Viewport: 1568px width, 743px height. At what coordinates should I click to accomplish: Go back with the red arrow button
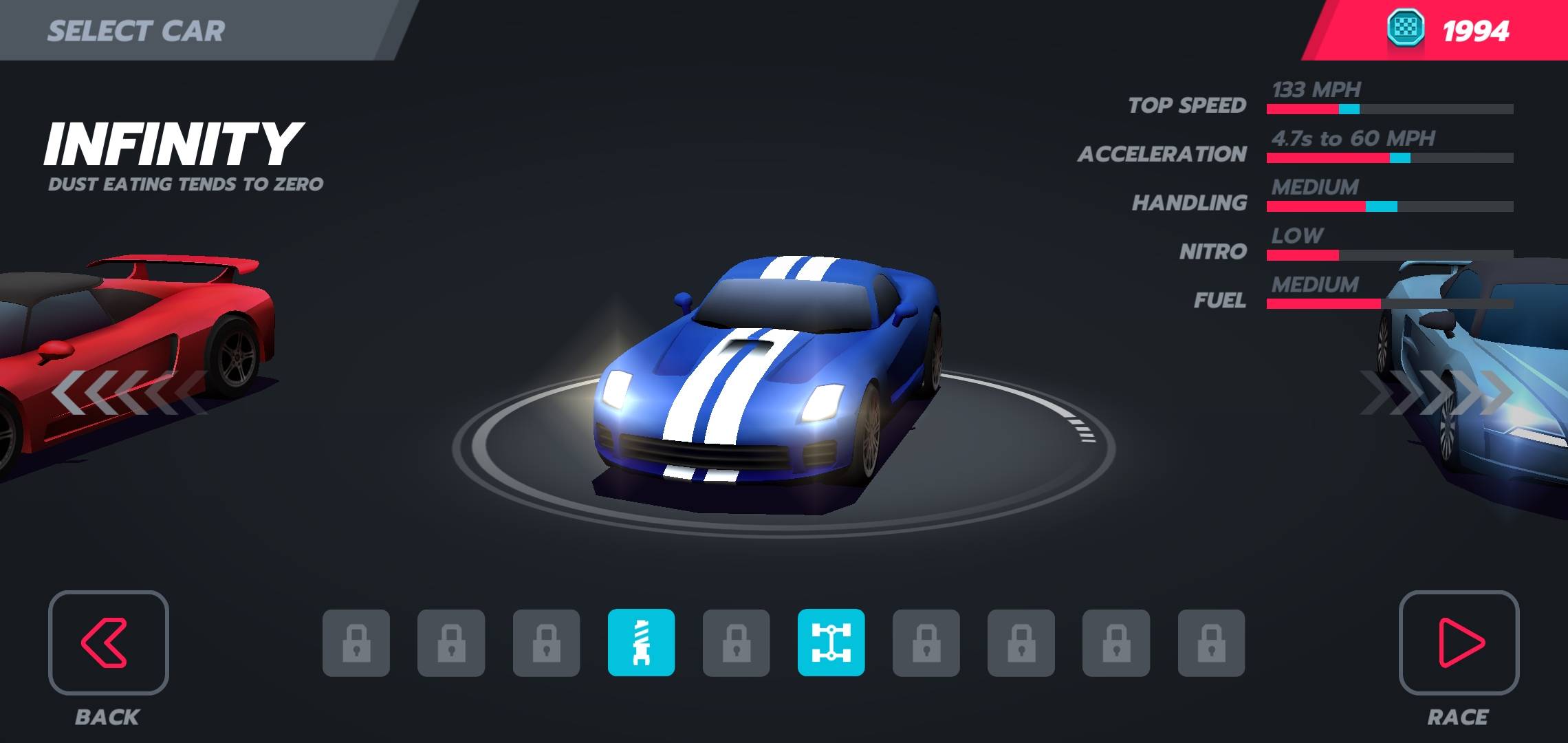tap(108, 643)
